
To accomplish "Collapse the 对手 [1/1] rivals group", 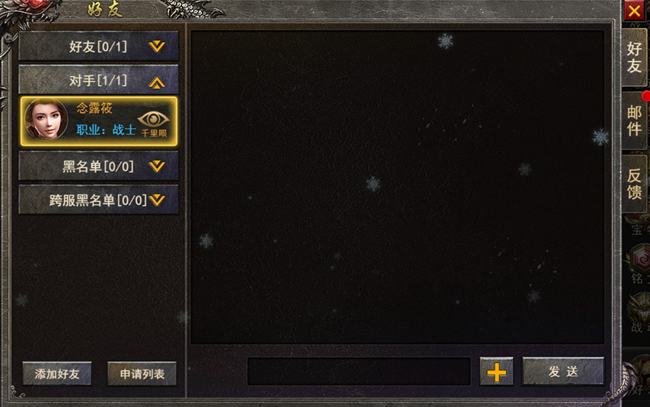I will (x=98, y=80).
